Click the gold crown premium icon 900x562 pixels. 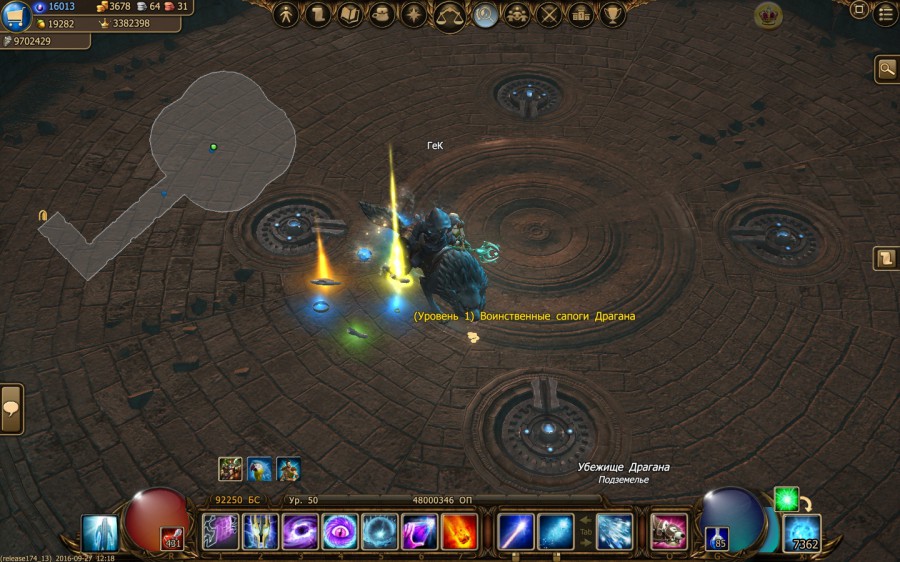pyautogui.click(x=768, y=14)
